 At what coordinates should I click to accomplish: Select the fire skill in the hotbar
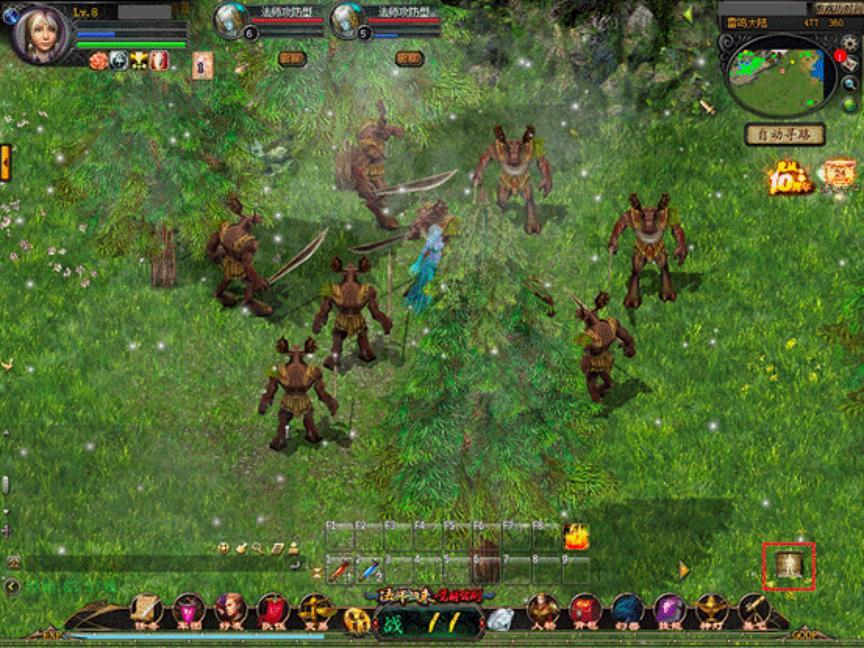point(575,537)
